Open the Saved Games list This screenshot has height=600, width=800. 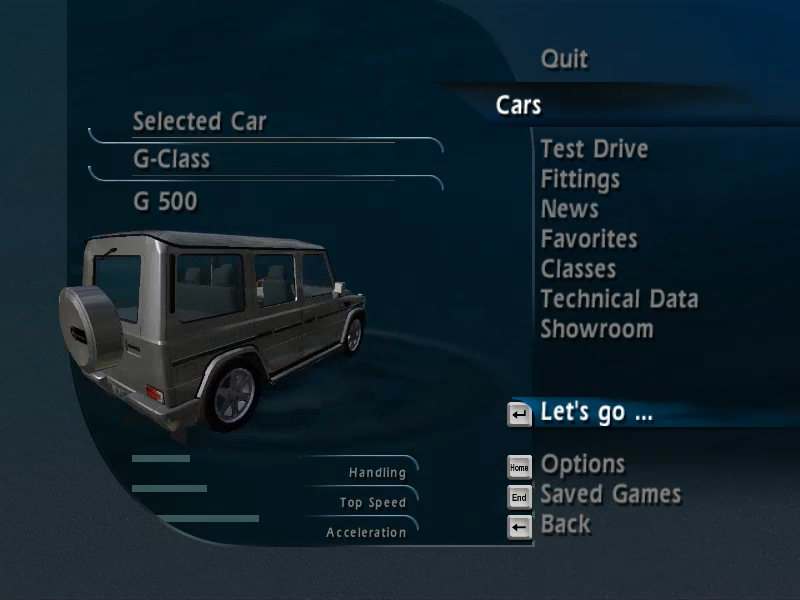pyautogui.click(x=610, y=494)
